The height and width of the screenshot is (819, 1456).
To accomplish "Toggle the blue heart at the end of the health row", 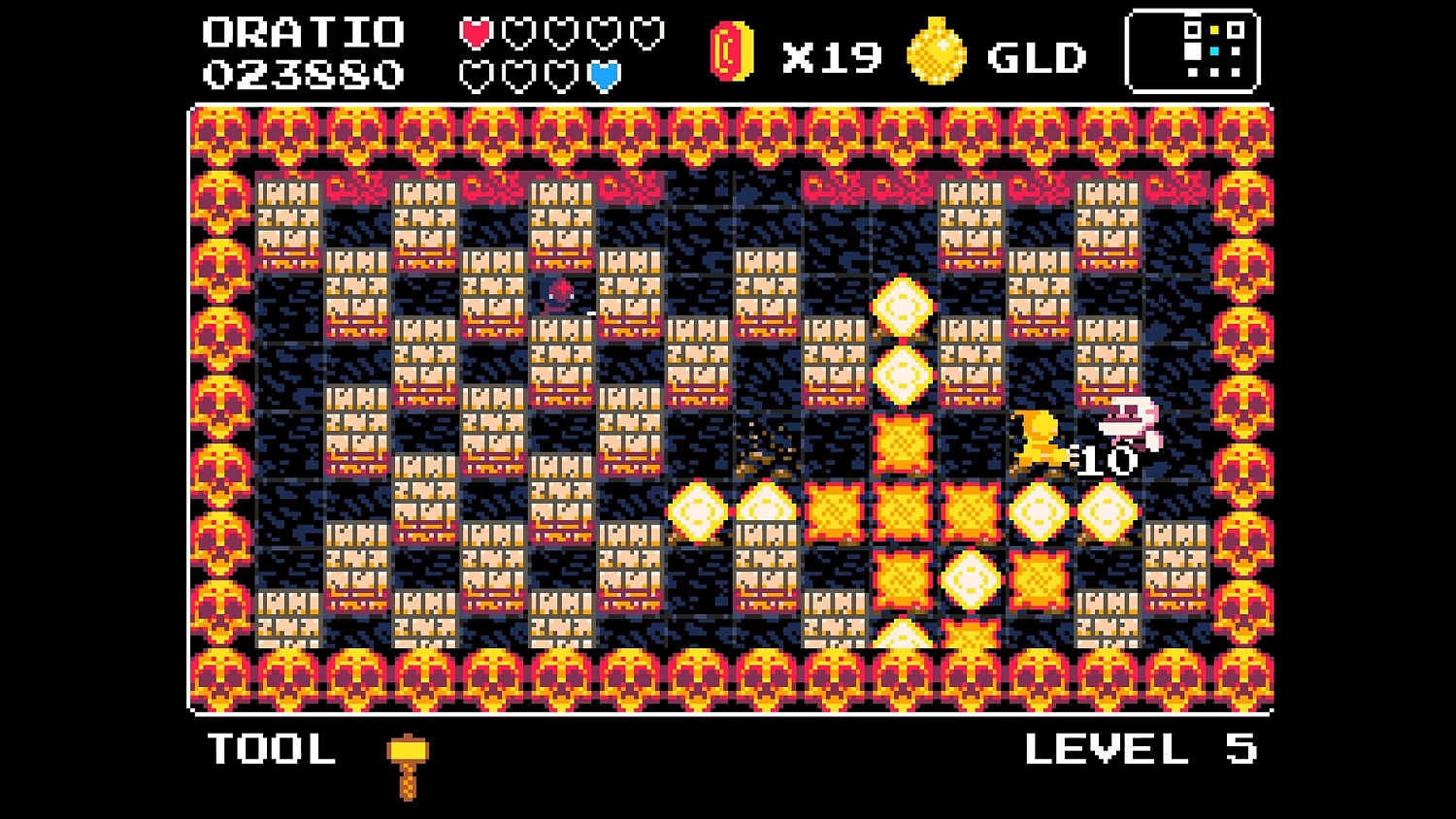I will pyautogui.click(x=604, y=75).
